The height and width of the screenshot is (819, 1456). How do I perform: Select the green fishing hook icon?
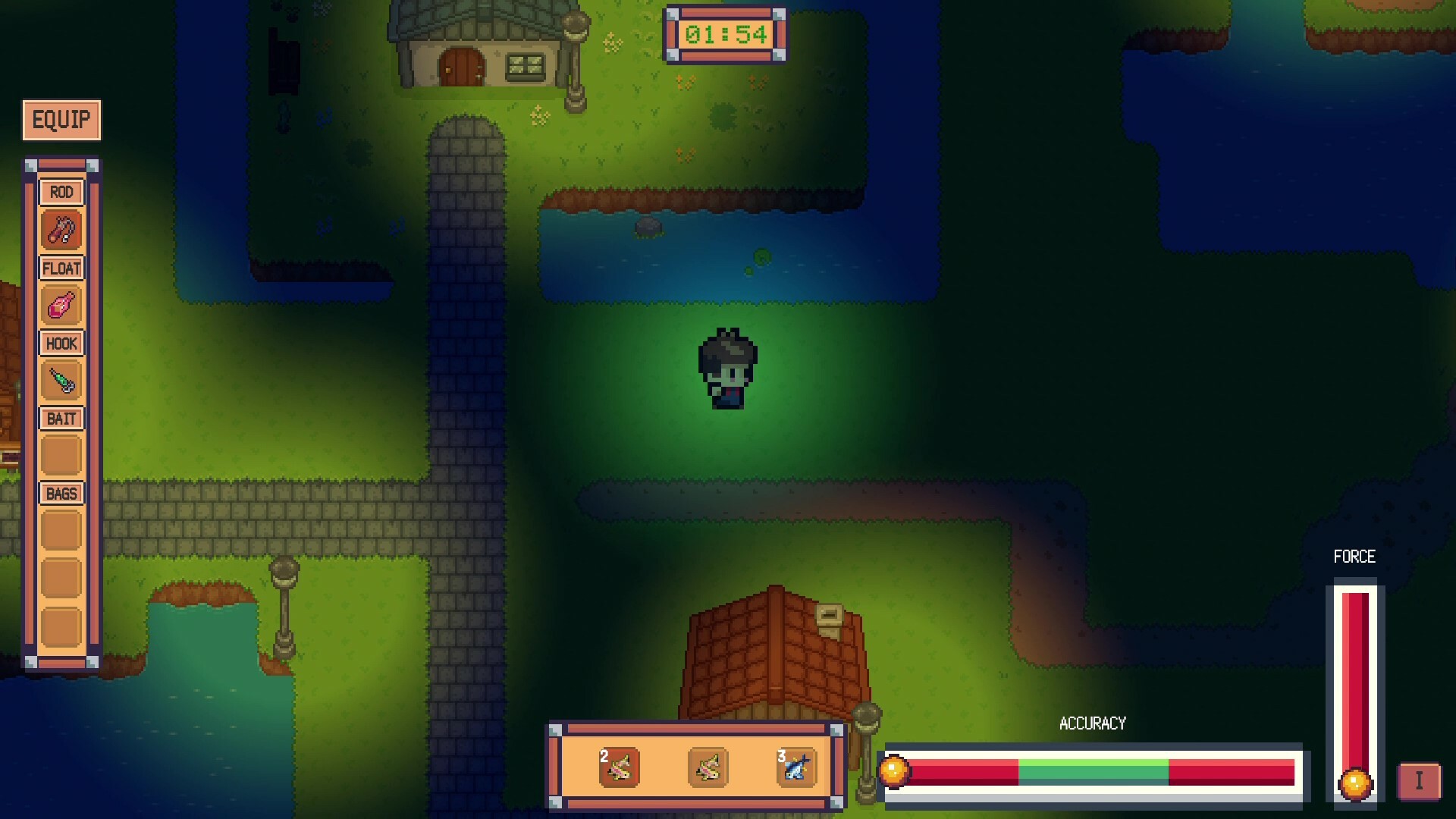tap(61, 381)
